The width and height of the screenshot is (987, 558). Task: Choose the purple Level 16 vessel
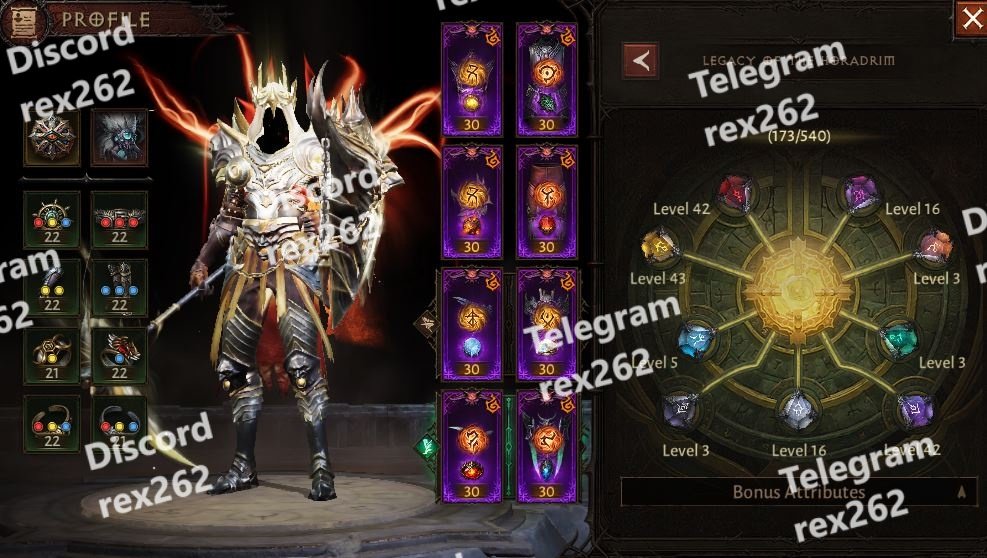point(859,190)
